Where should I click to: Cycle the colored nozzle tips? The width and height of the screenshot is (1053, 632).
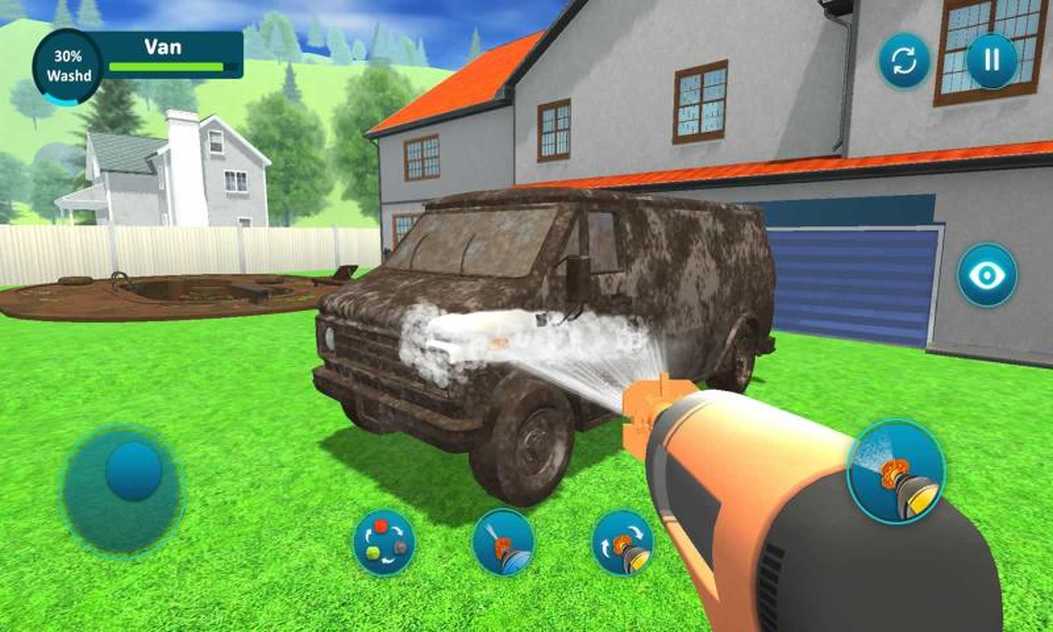coord(384,543)
